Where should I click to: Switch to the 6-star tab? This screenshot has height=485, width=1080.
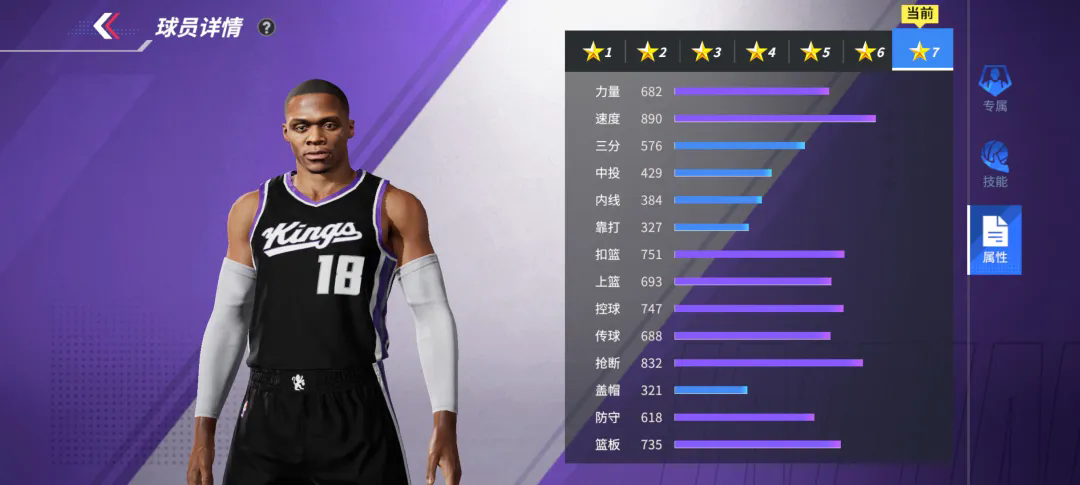(870, 51)
